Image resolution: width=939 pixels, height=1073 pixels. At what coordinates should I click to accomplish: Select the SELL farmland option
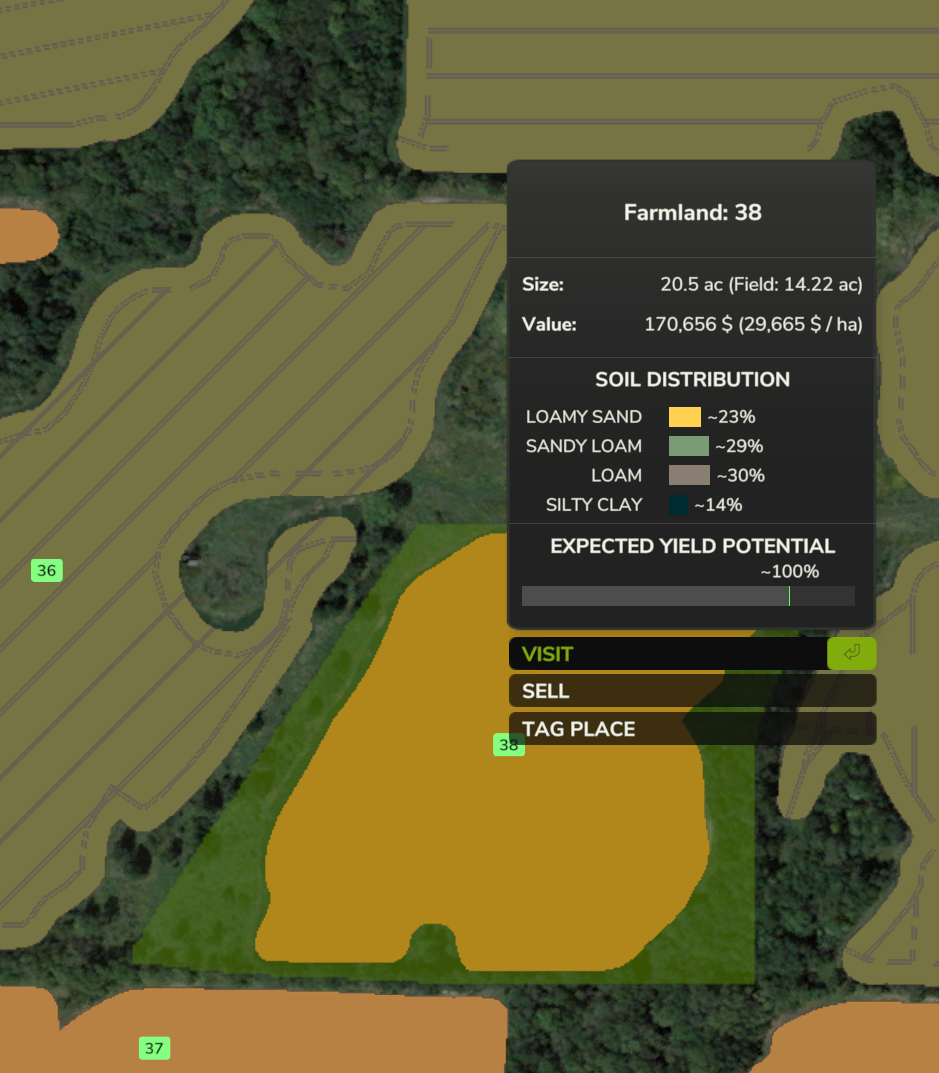click(x=692, y=691)
